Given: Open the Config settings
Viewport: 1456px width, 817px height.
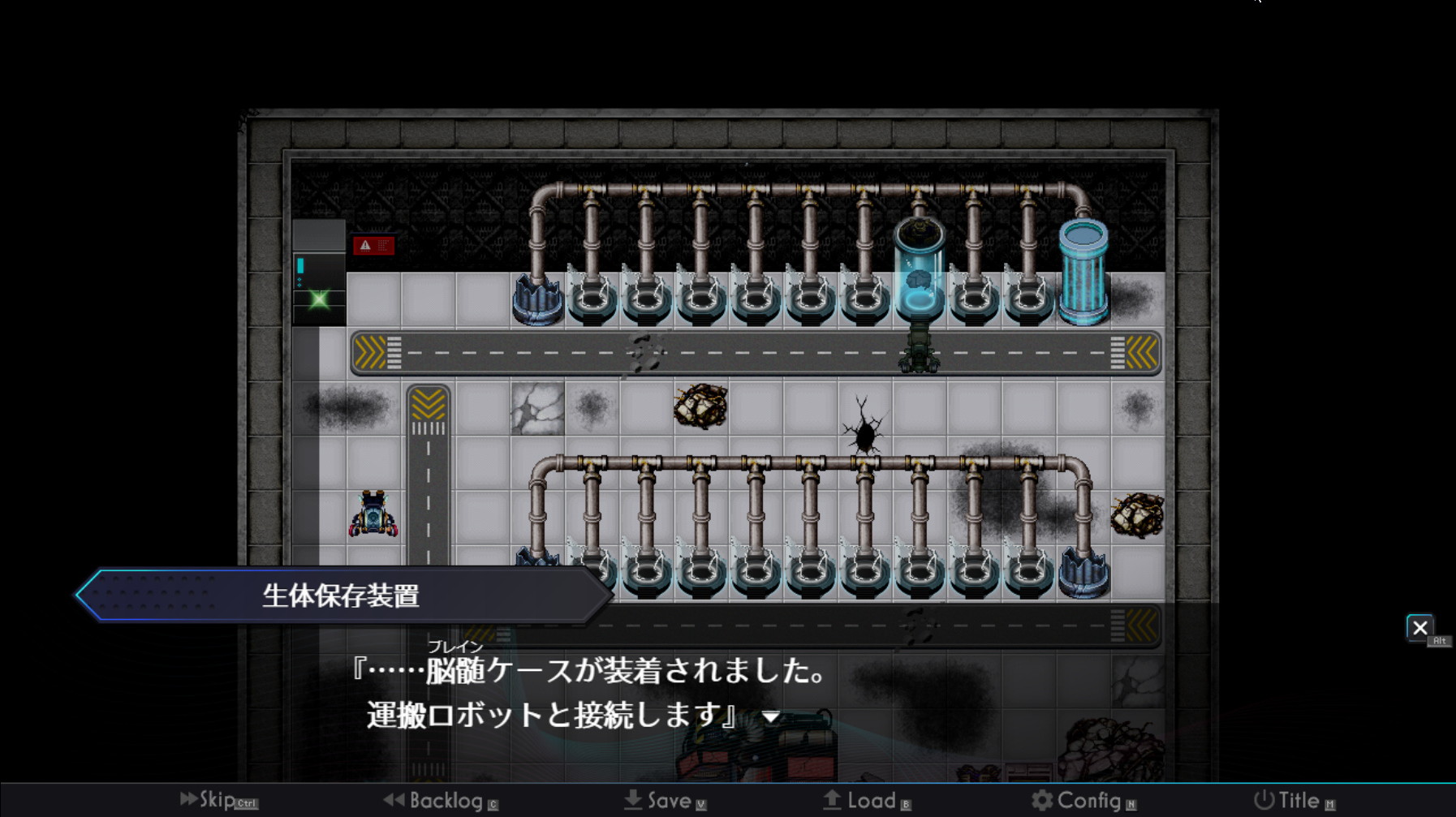Looking at the screenshot, I should coord(1083,801).
